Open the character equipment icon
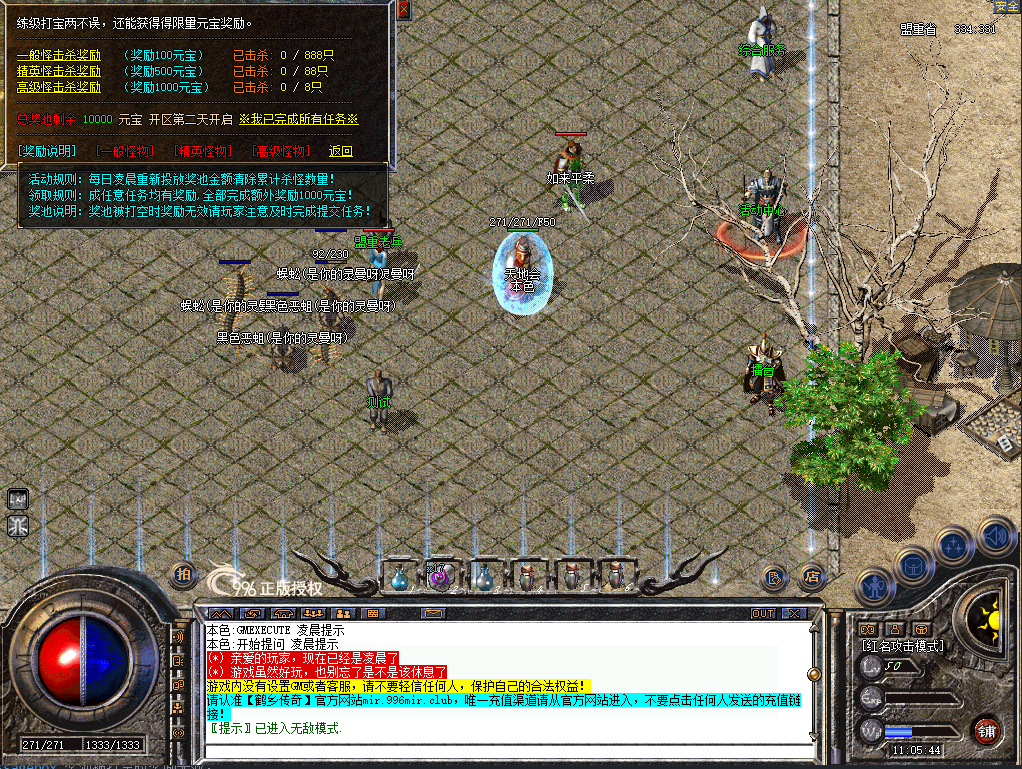This screenshot has height=769, width=1022. [x=874, y=586]
